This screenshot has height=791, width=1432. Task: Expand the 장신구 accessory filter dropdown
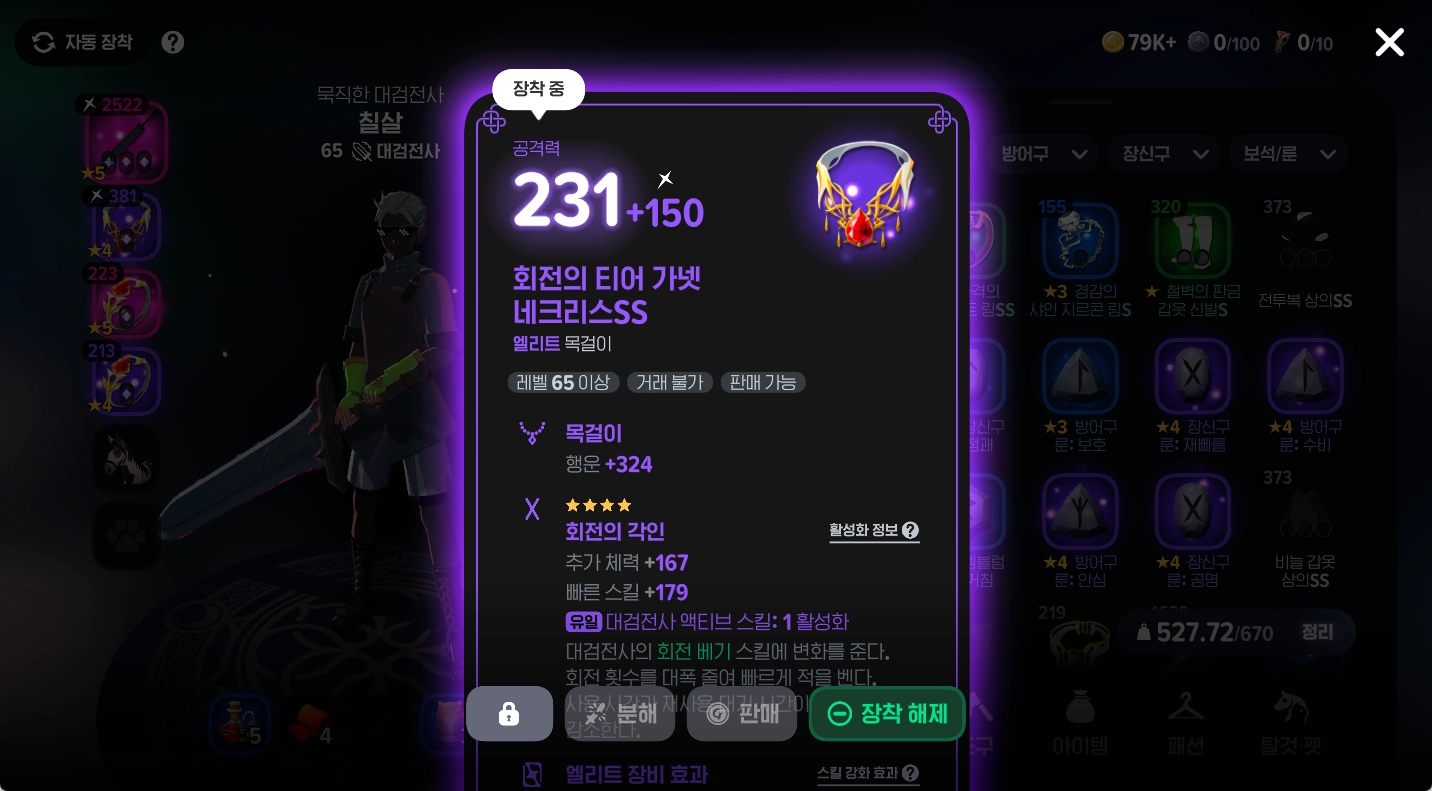coord(1164,154)
